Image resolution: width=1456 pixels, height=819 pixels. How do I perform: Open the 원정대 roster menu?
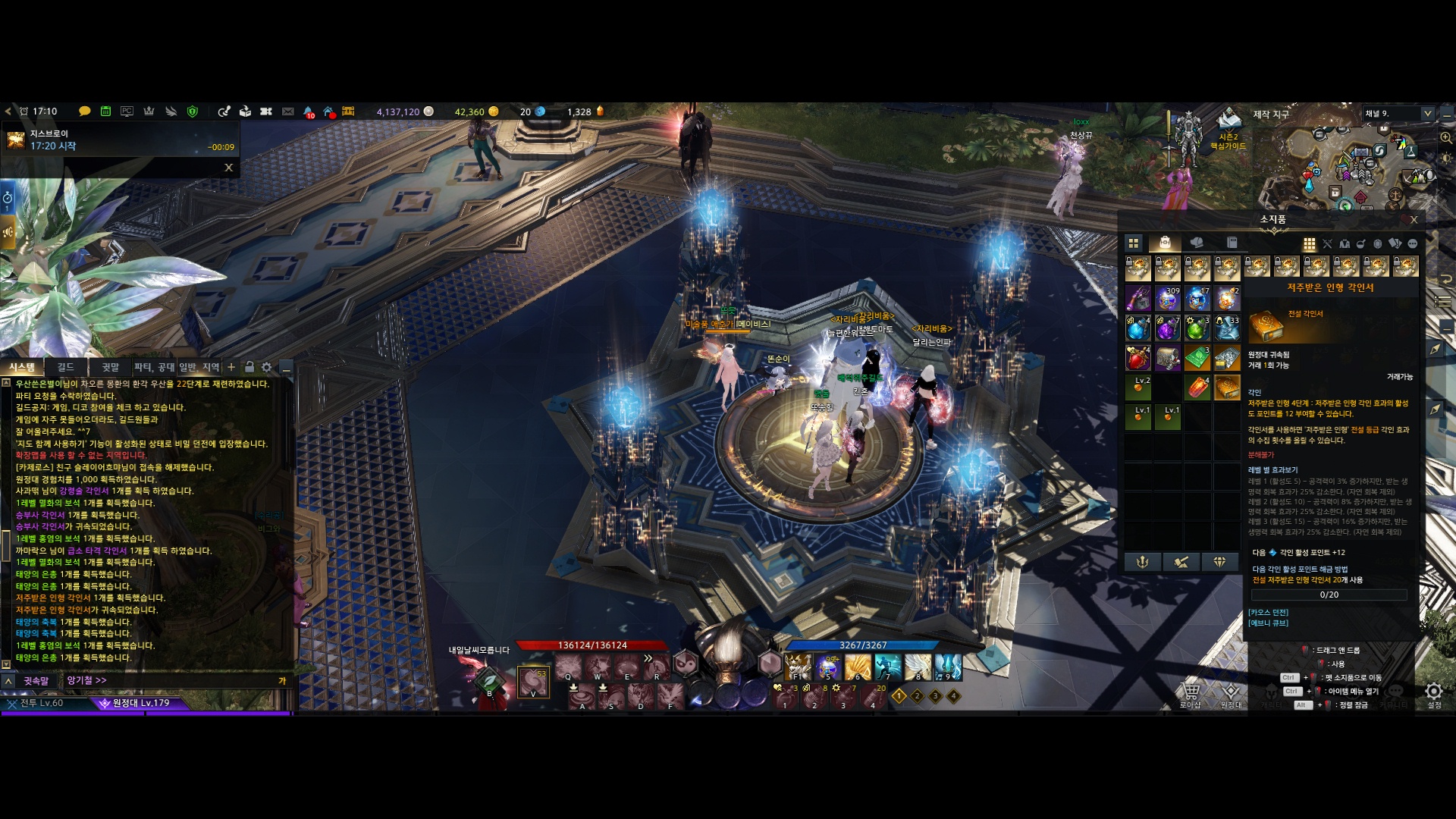pyautogui.click(x=1231, y=692)
